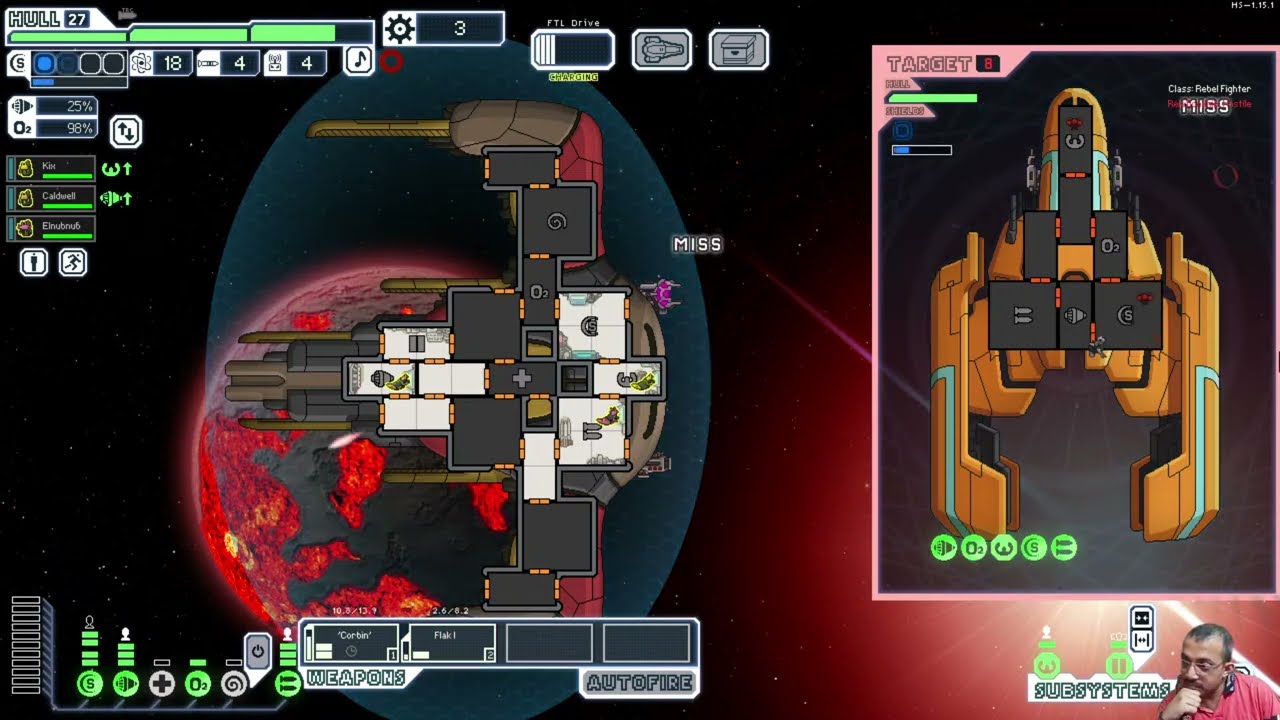Select crew member Elnubnub
The image size is (1280, 720).
click(52, 228)
